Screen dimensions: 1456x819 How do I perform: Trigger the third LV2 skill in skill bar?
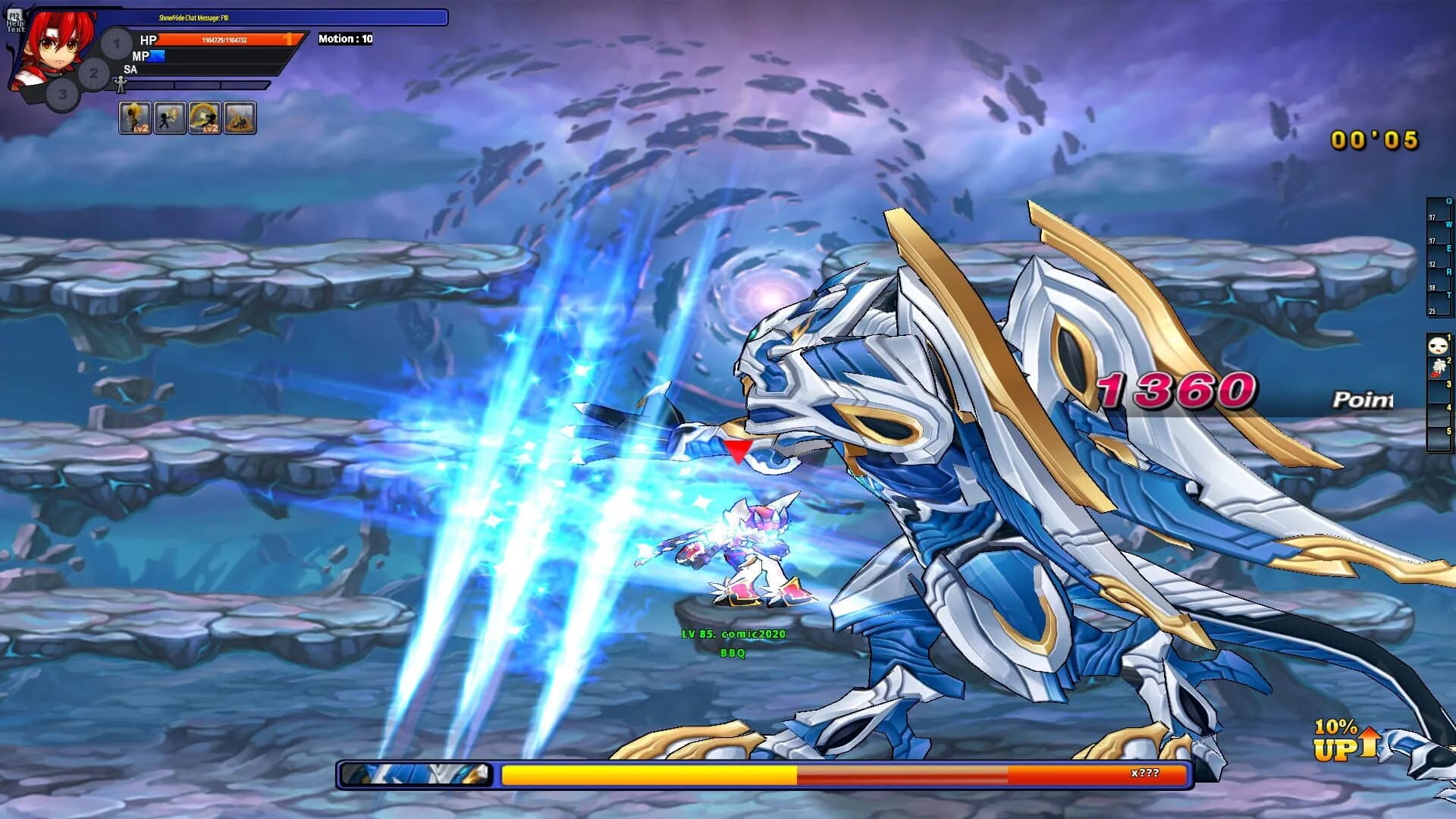pyautogui.click(x=202, y=118)
